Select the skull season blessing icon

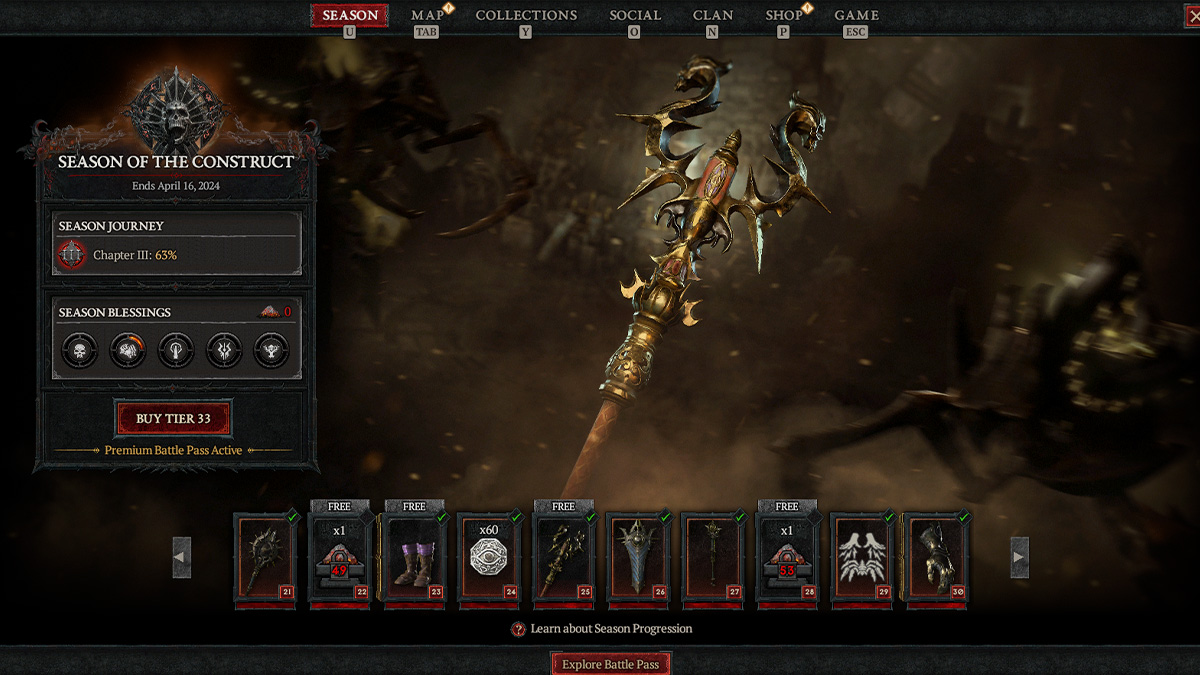[x=80, y=351]
